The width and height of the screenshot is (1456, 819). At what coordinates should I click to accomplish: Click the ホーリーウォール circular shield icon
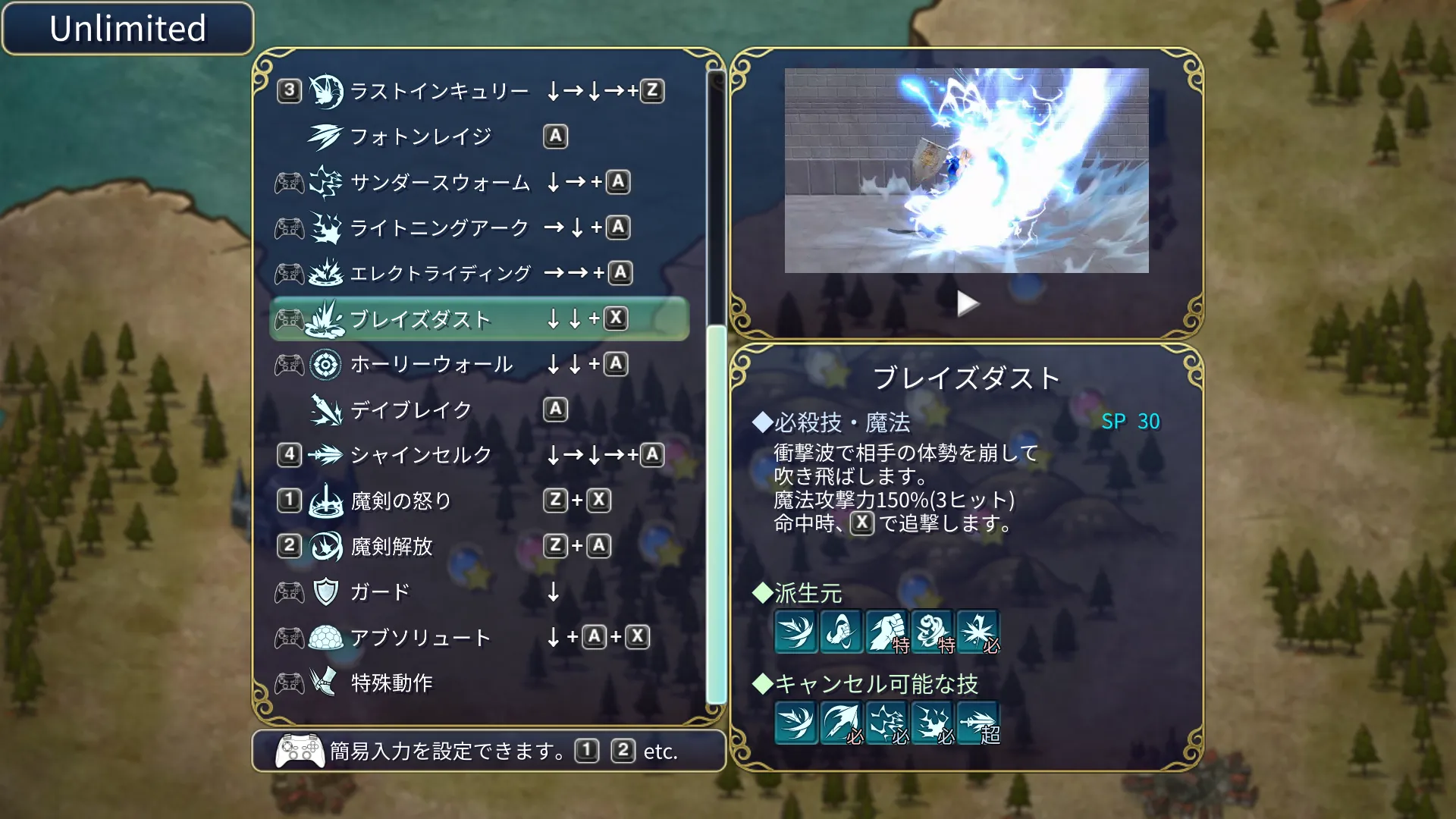[x=325, y=365]
